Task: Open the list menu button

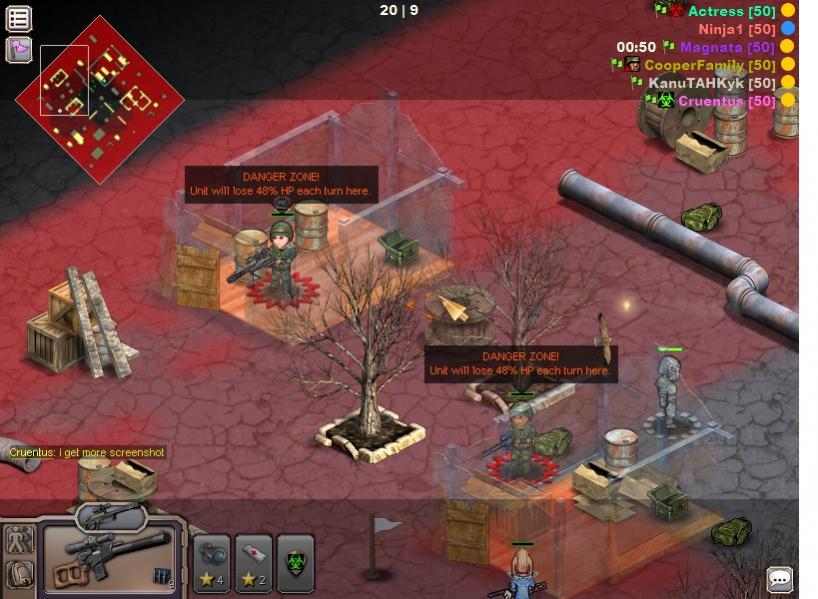Action: click(19, 18)
